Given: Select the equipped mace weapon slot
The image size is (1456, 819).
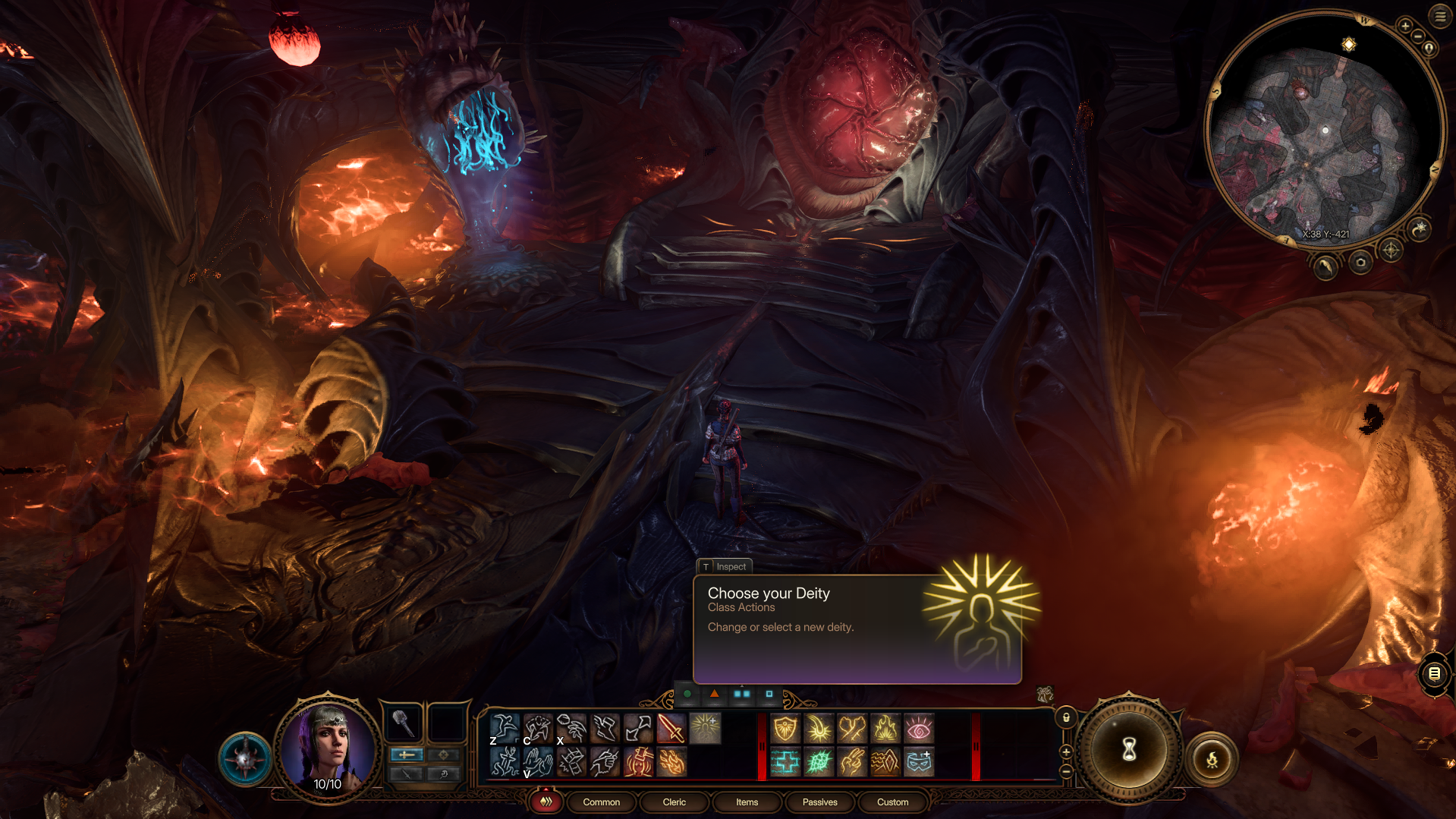Looking at the screenshot, I should click(x=403, y=723).
